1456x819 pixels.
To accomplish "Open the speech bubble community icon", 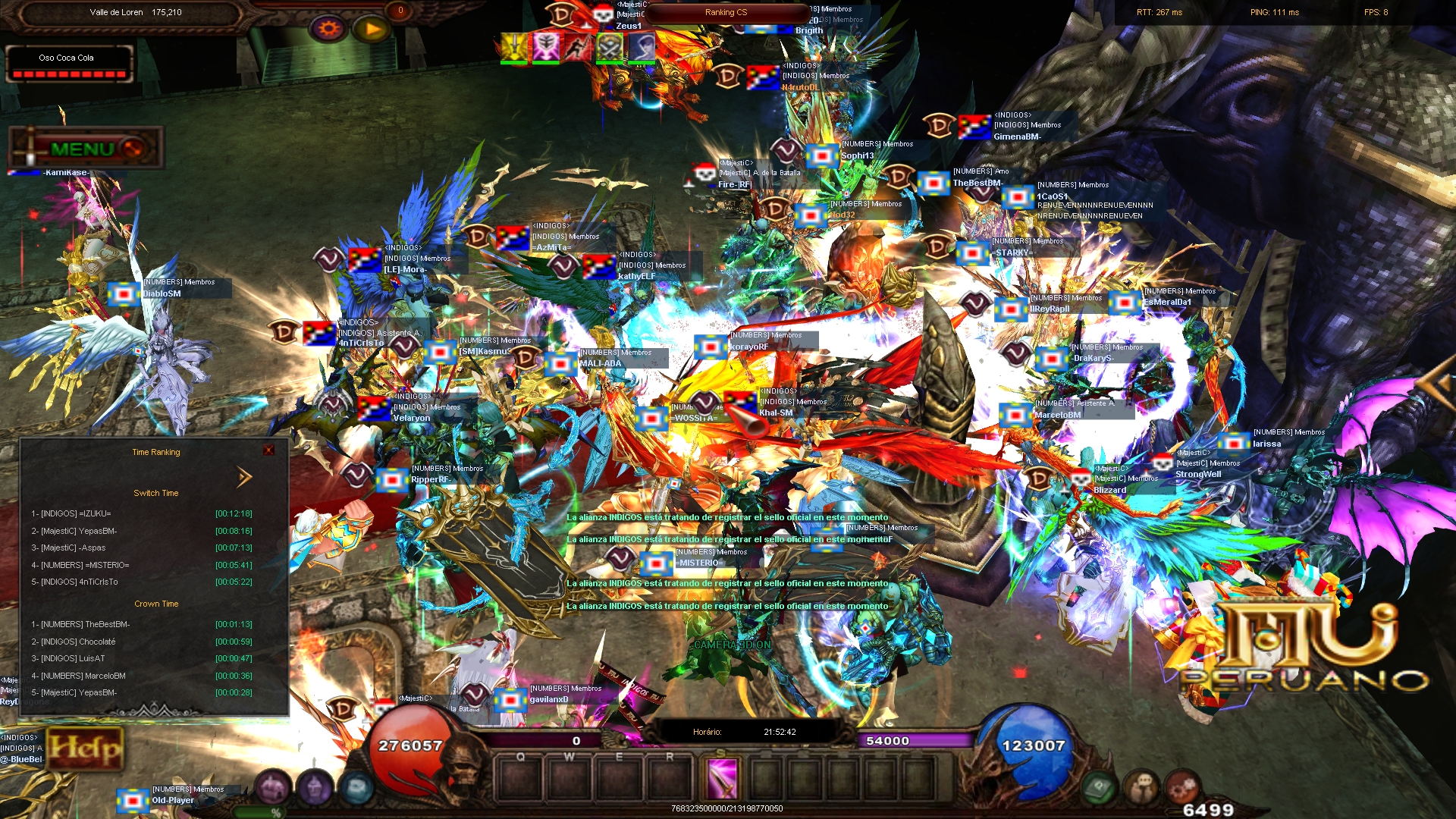I will (1141, 789).
